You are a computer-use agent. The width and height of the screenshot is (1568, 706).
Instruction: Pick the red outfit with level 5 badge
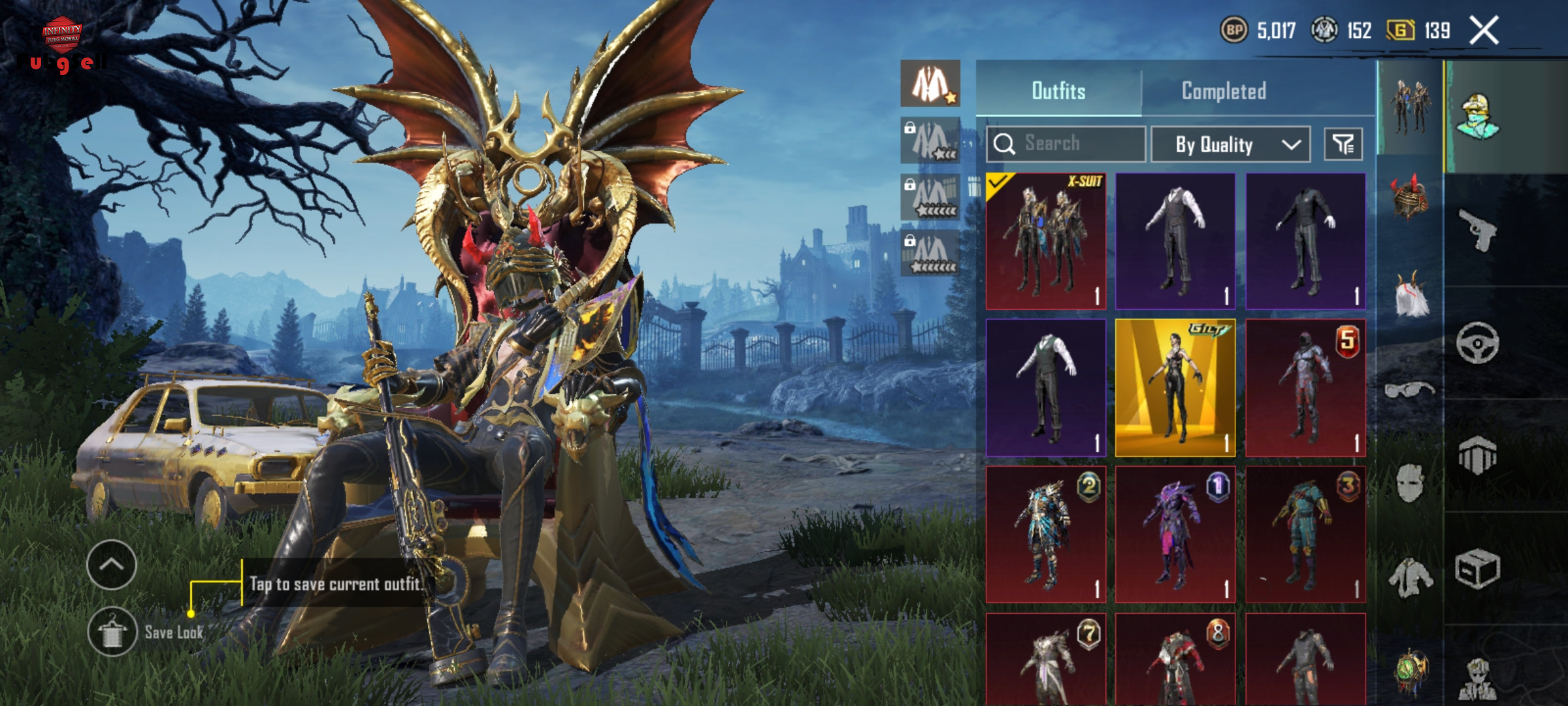pyautogui.click(x=1305, y=388)
